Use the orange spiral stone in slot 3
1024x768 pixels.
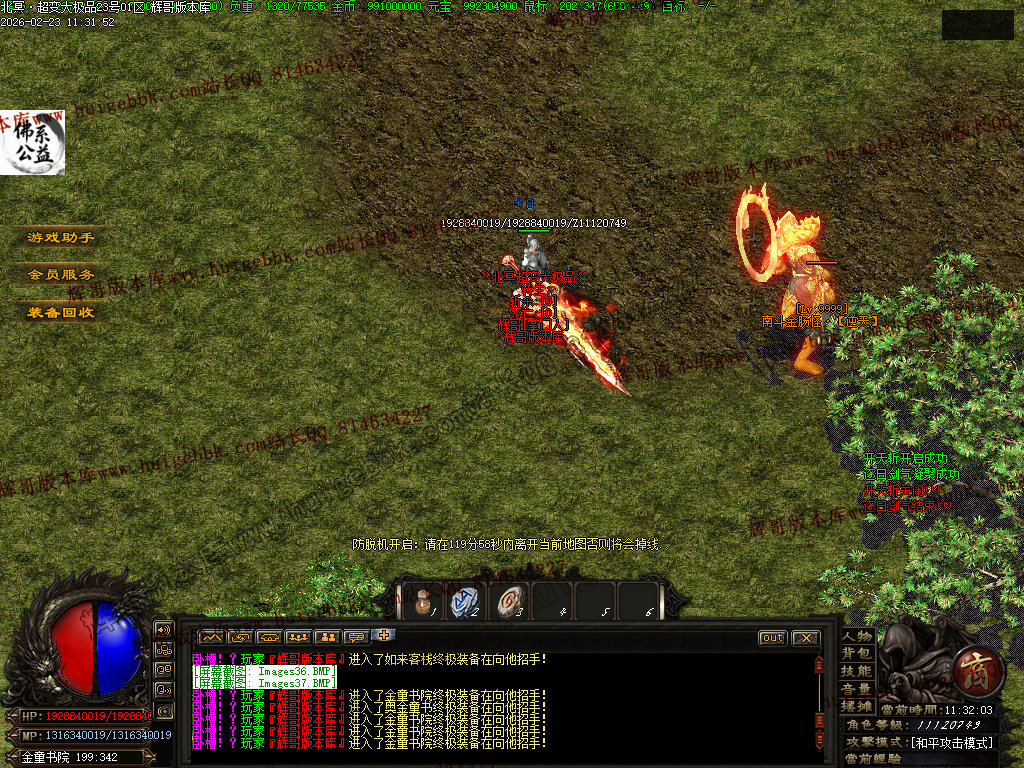coord(509,601)
